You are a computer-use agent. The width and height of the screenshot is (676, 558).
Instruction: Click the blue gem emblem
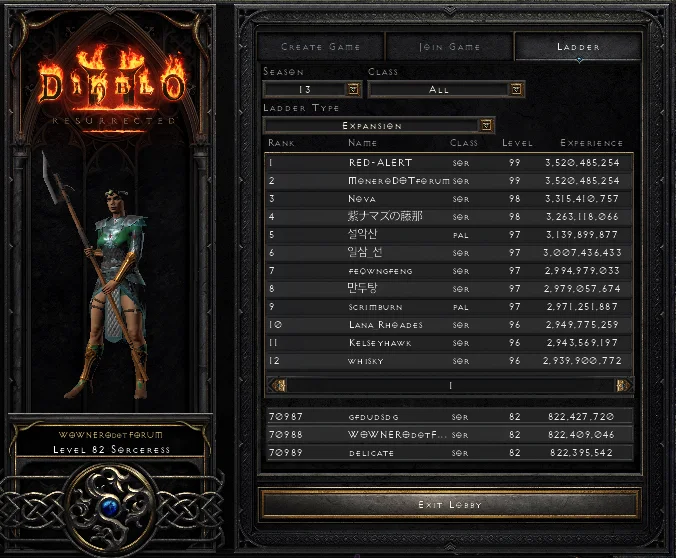(110, 509)
